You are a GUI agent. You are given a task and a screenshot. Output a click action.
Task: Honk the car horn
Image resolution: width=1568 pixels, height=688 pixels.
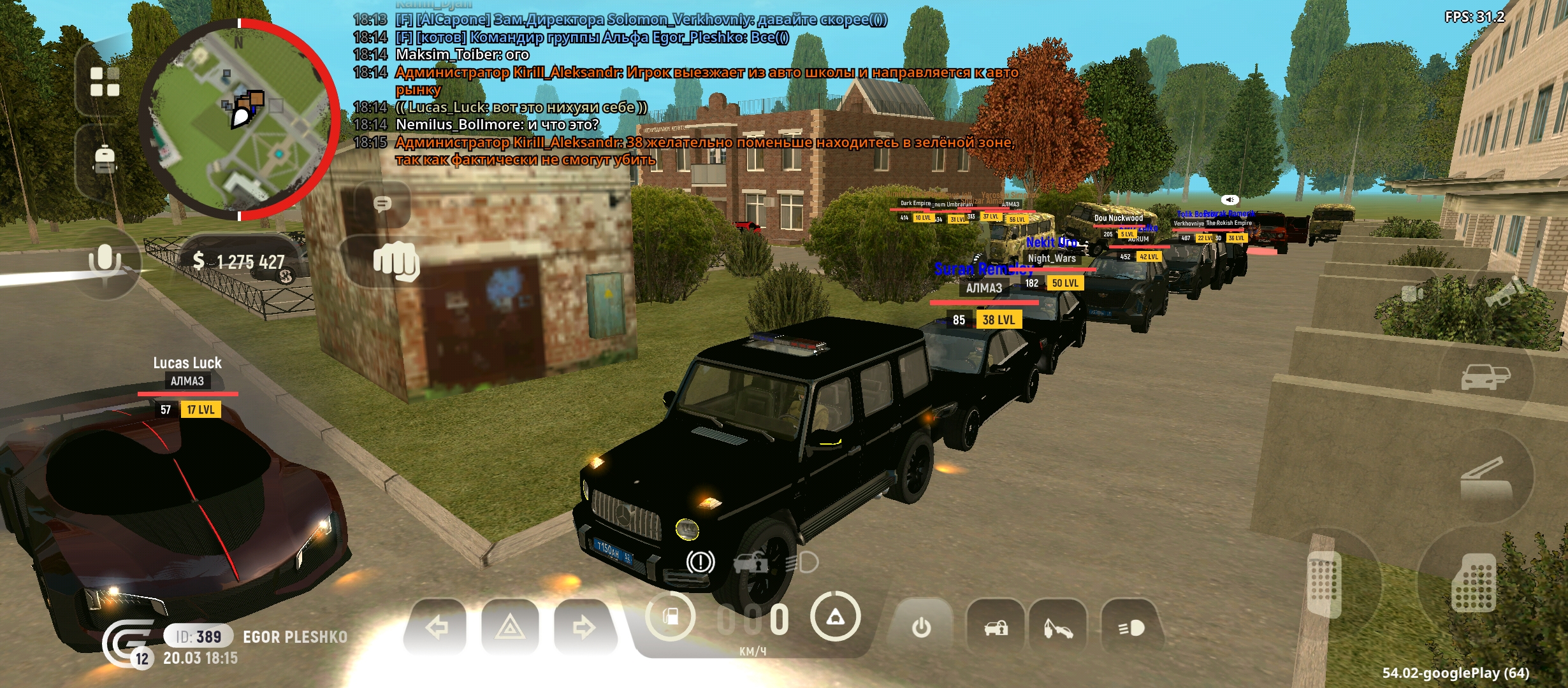[1506, 294]
